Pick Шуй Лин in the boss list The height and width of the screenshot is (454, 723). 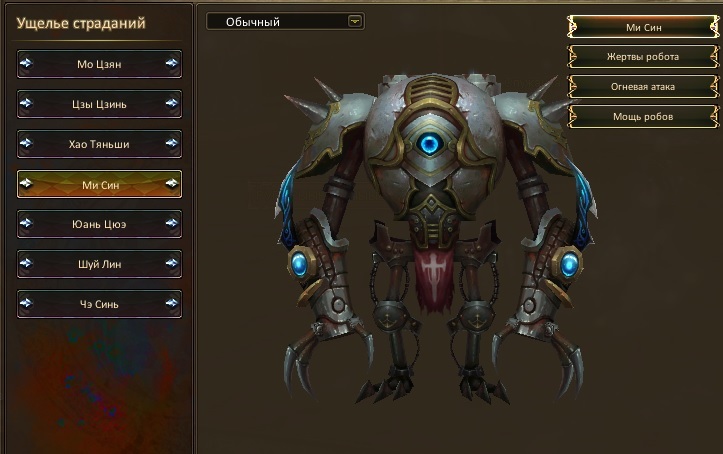click(x=100, y=264)
